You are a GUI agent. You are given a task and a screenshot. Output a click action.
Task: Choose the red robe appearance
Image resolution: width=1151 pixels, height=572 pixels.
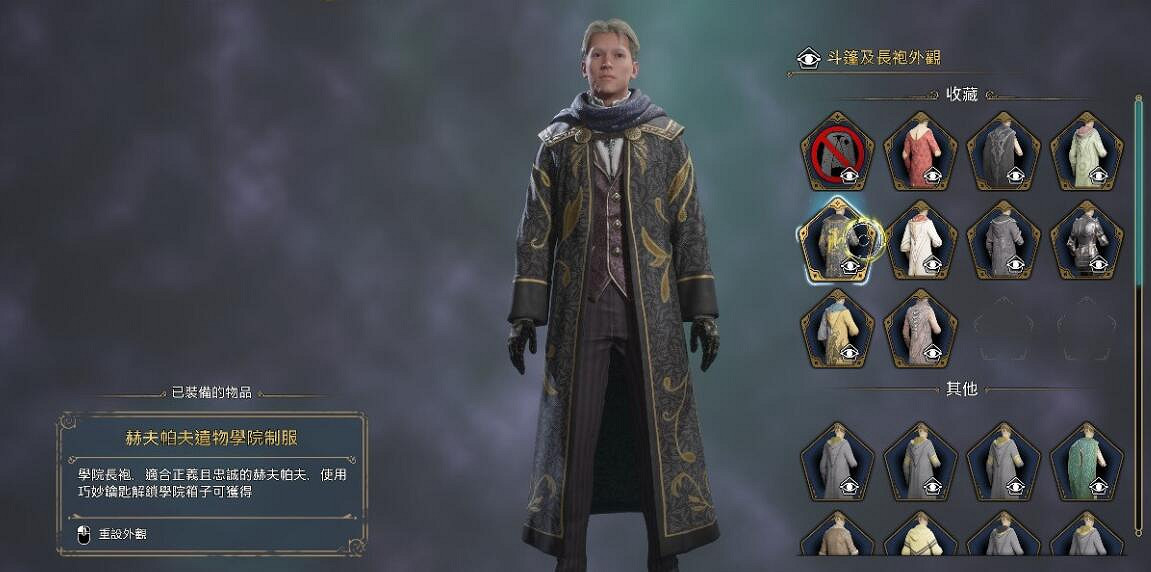(x=920, y=152)
